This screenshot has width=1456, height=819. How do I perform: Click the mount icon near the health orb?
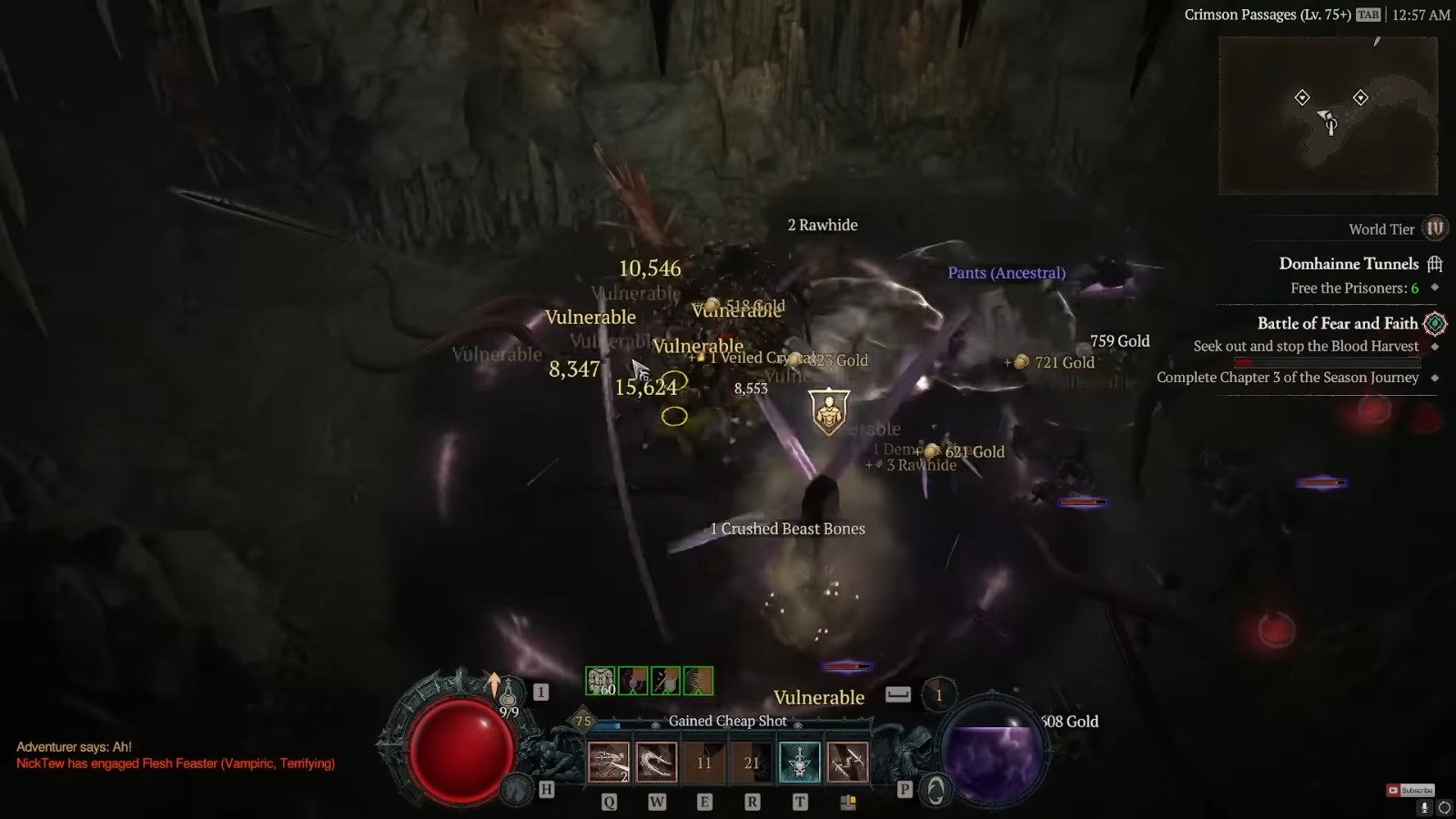click(x=517, y=790)
